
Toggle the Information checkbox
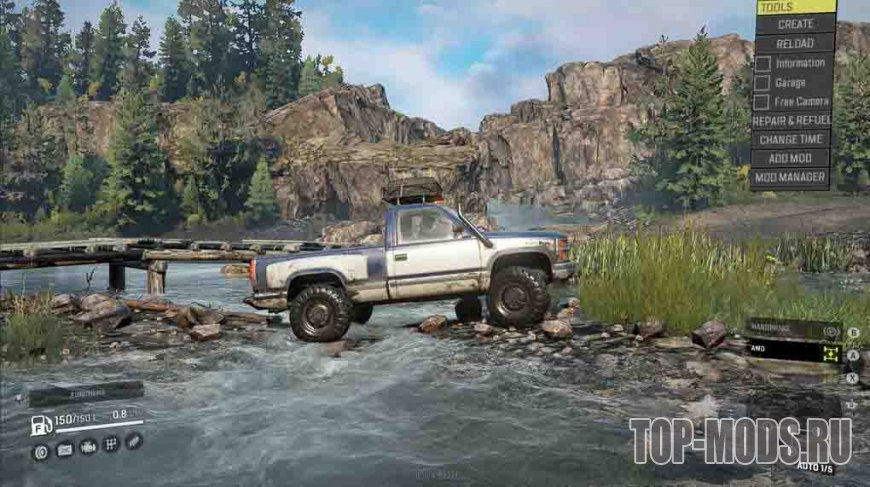pos(762,63)
